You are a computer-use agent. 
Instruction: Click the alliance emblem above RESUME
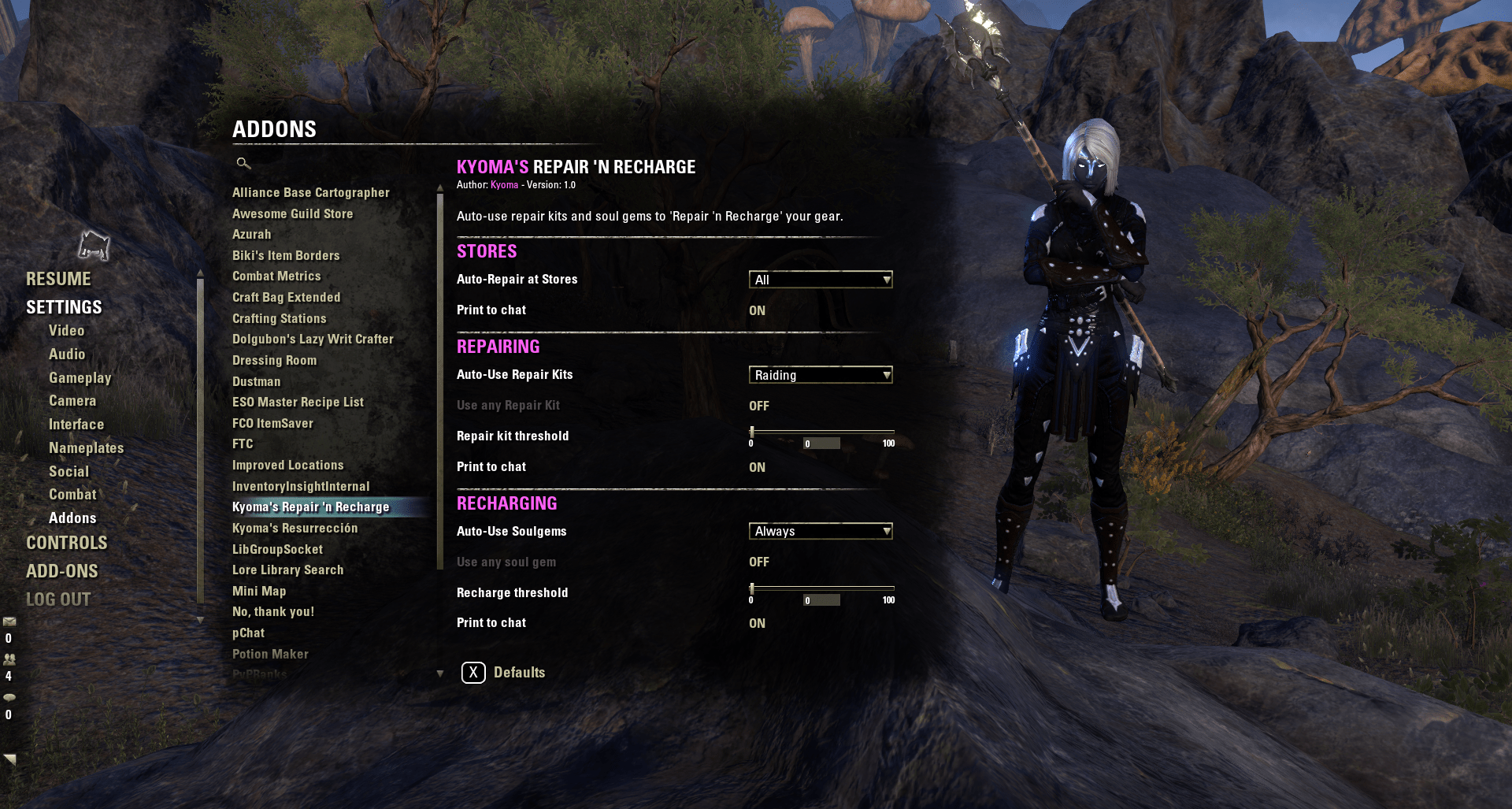coord(94,245)
